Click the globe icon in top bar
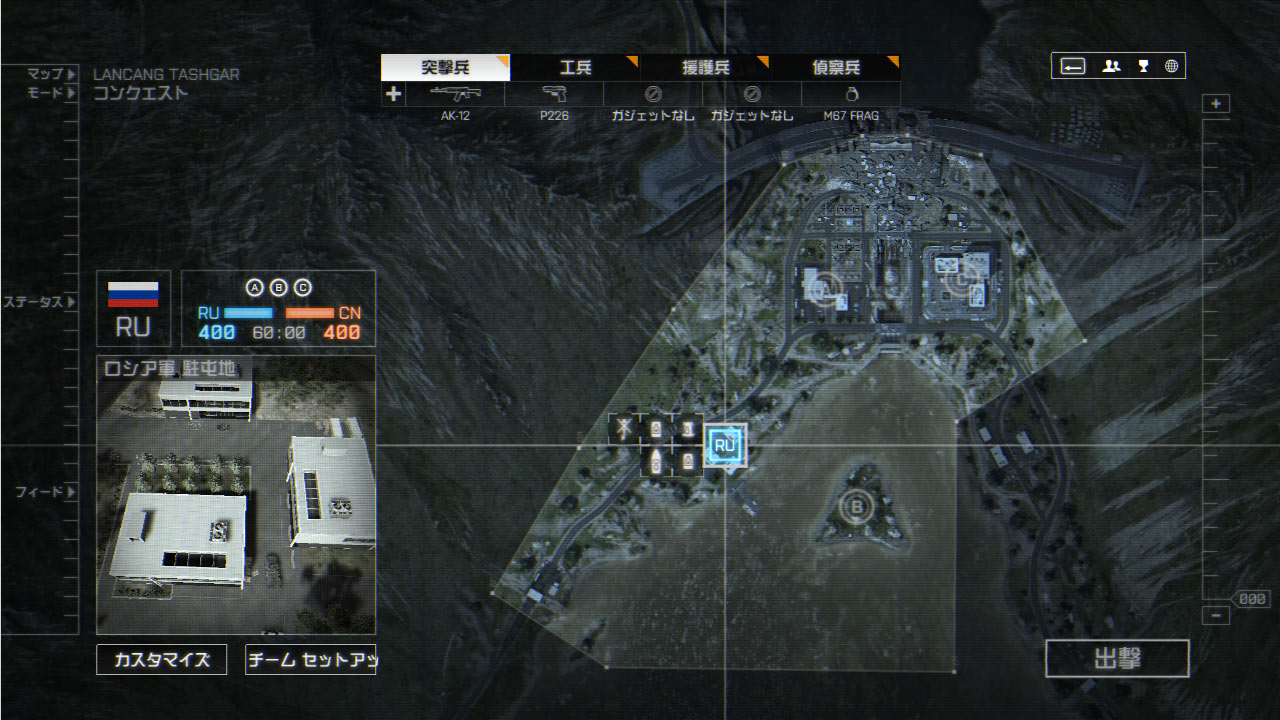Viewport: 1280px width, 720px height. pos(1171,66)
